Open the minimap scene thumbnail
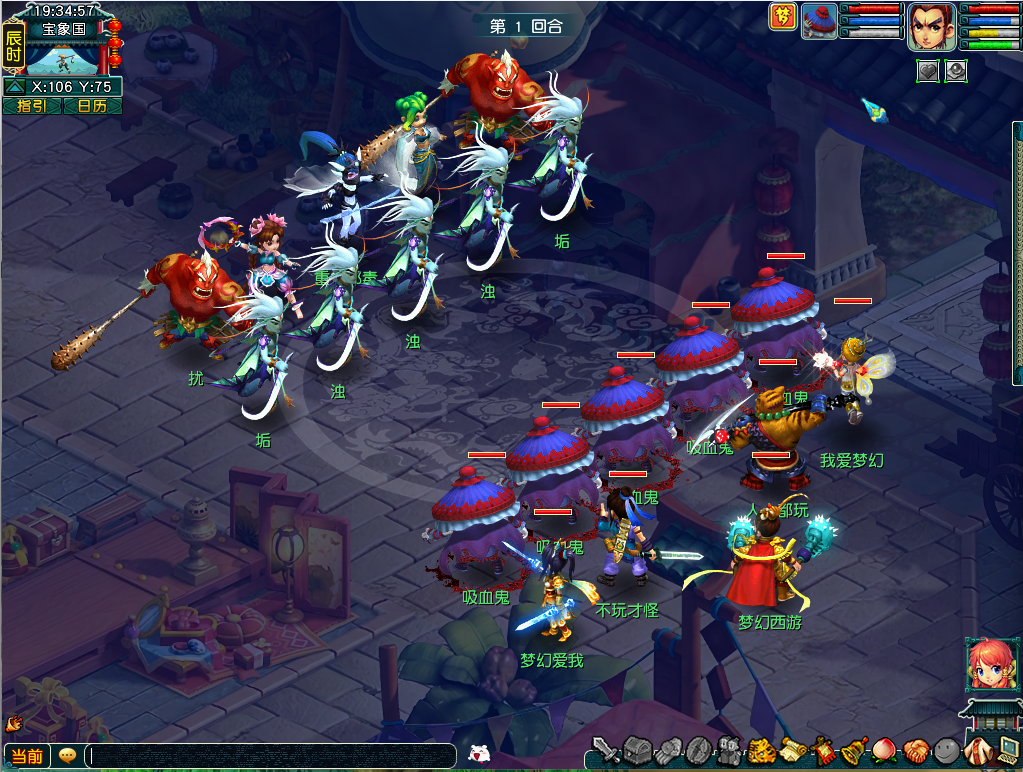The width and height of the screenshot is (1023, 772). pyautogui.click(x=62, y=58)
